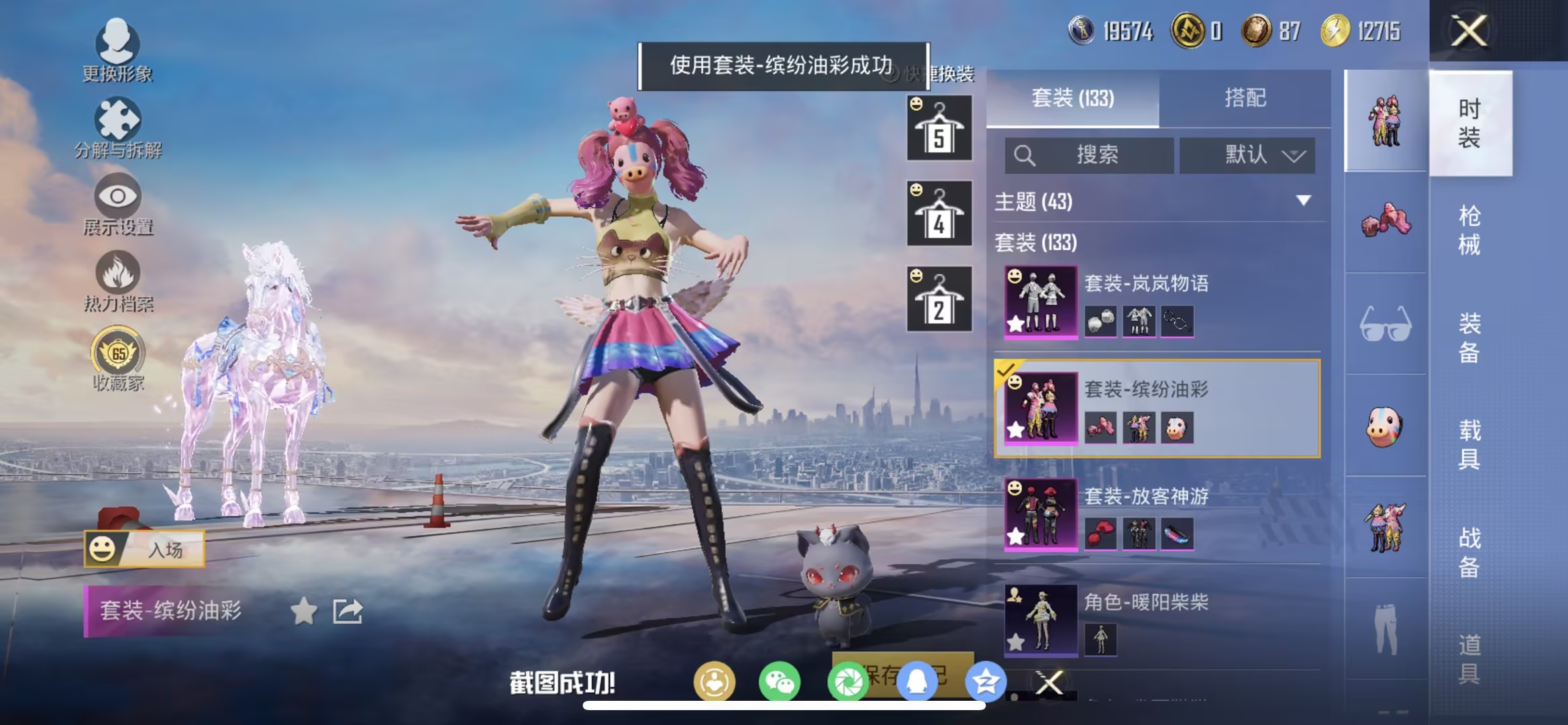Open the 默认 sorting dropdown
Viewport: 1568px width, 725px height.
1248,155
